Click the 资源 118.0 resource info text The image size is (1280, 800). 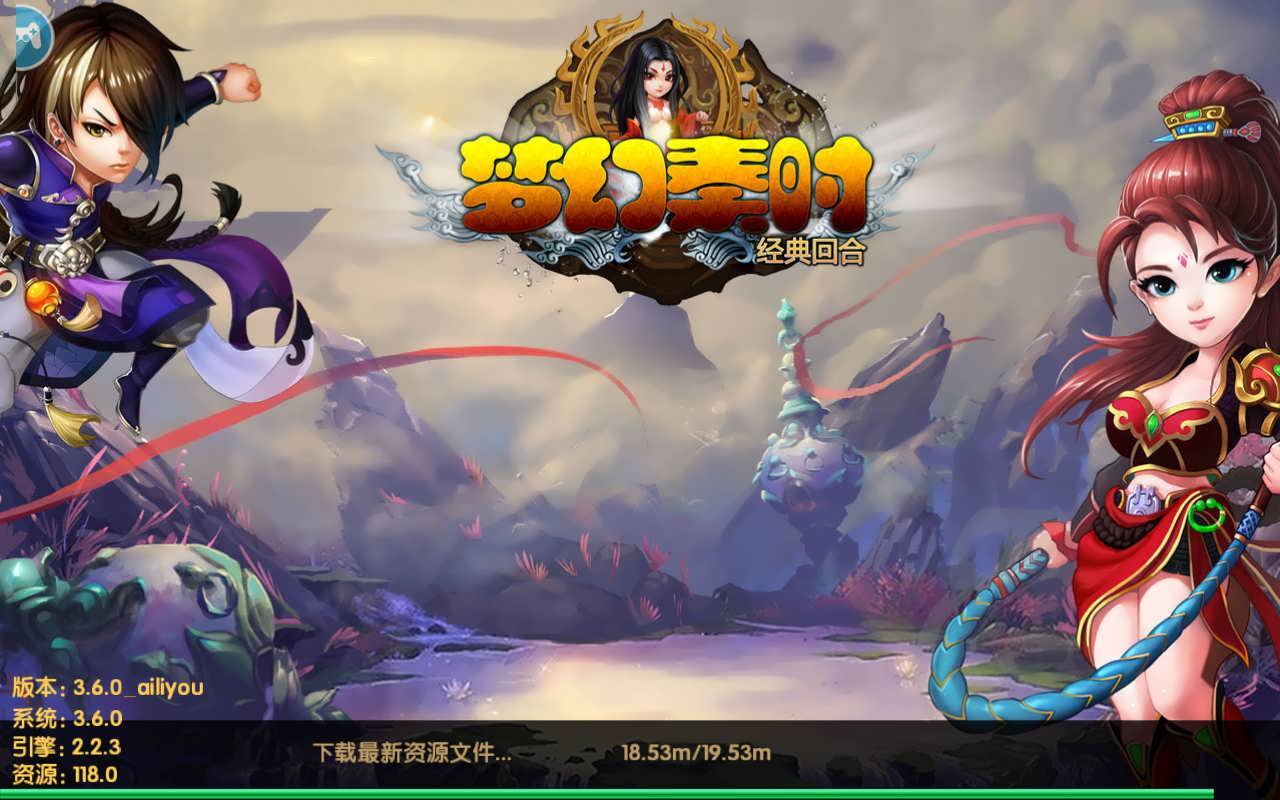[64, 772]
